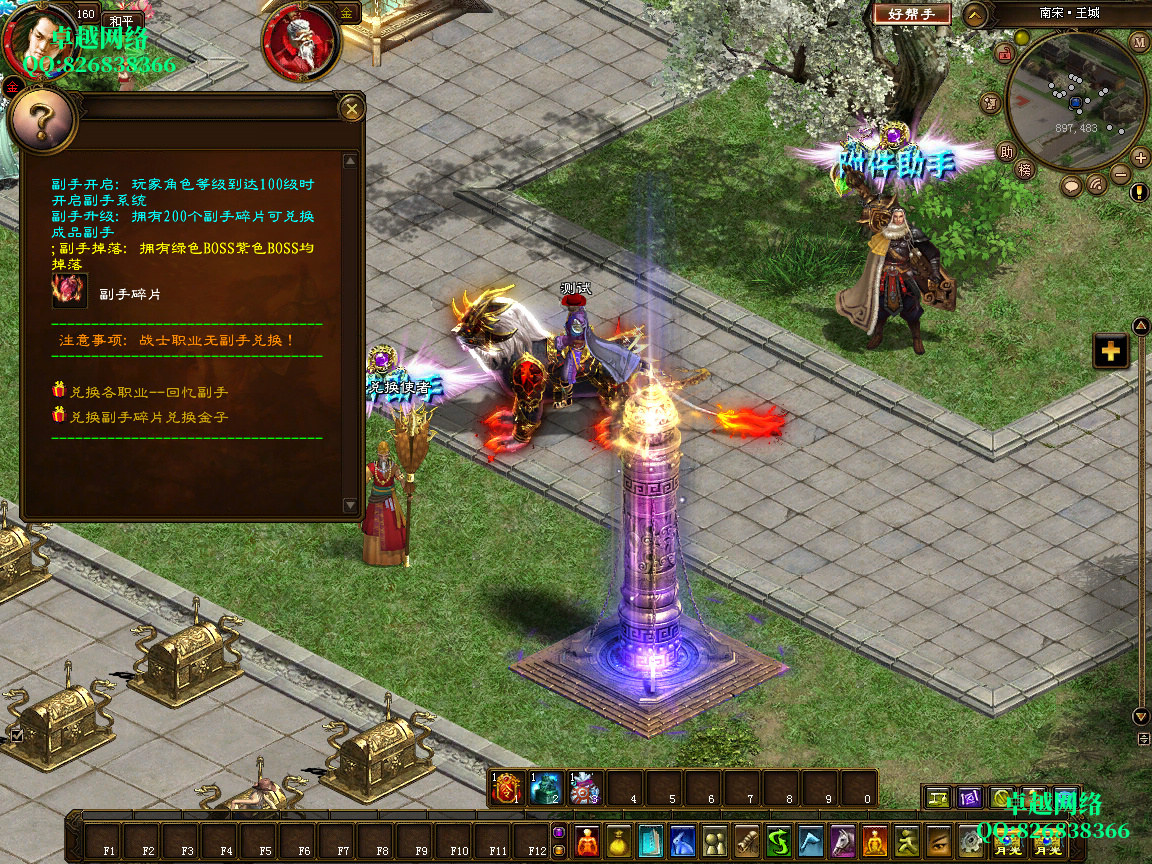
Task: Open the chat bubble button under minimap
Action: coord(1071,186)
